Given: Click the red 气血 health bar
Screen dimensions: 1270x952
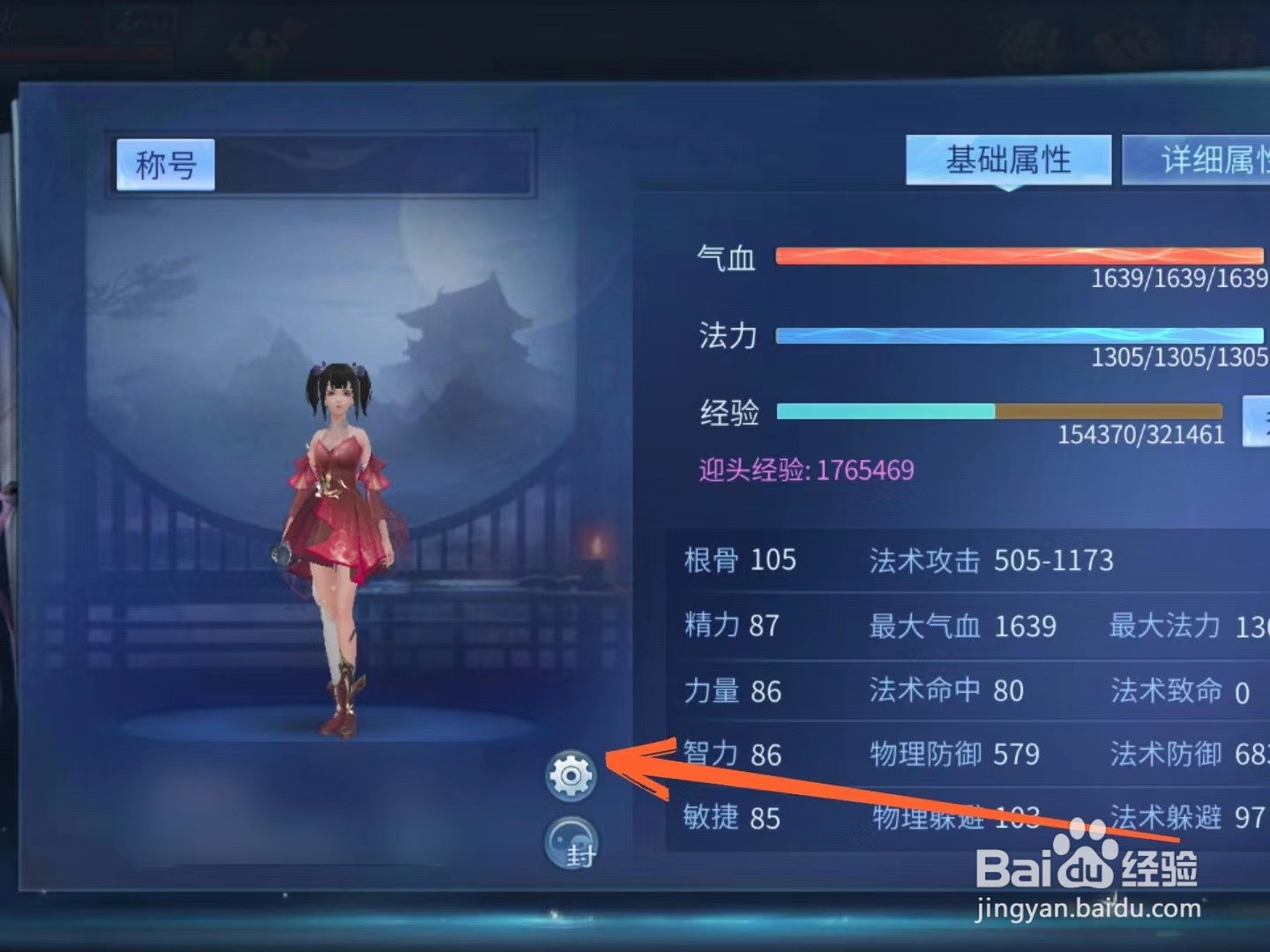Looking at the screenshot, I should pyautogui.click(x=1014, y=256).
